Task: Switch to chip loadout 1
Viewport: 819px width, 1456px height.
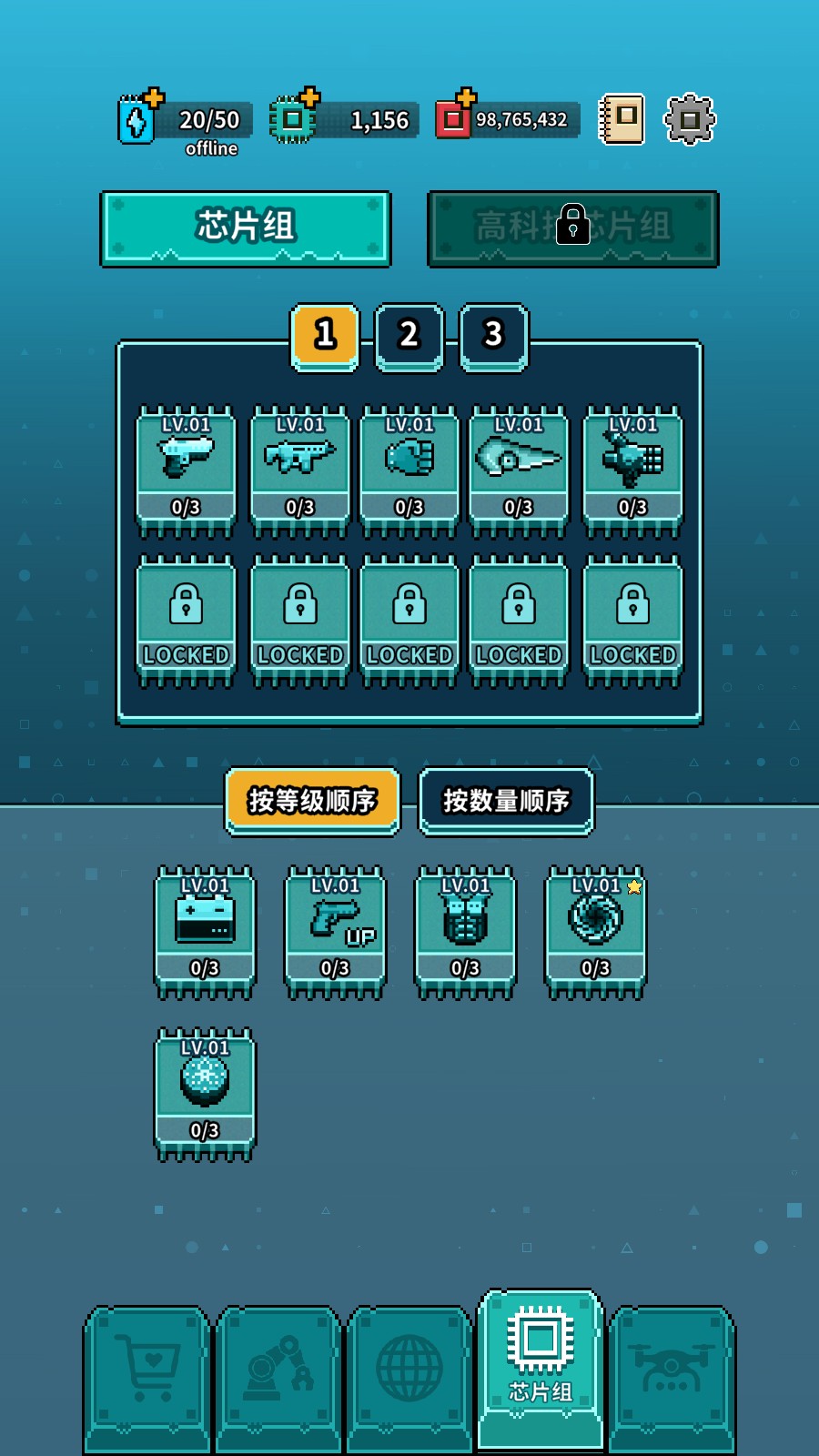Action: click(325, 337)
